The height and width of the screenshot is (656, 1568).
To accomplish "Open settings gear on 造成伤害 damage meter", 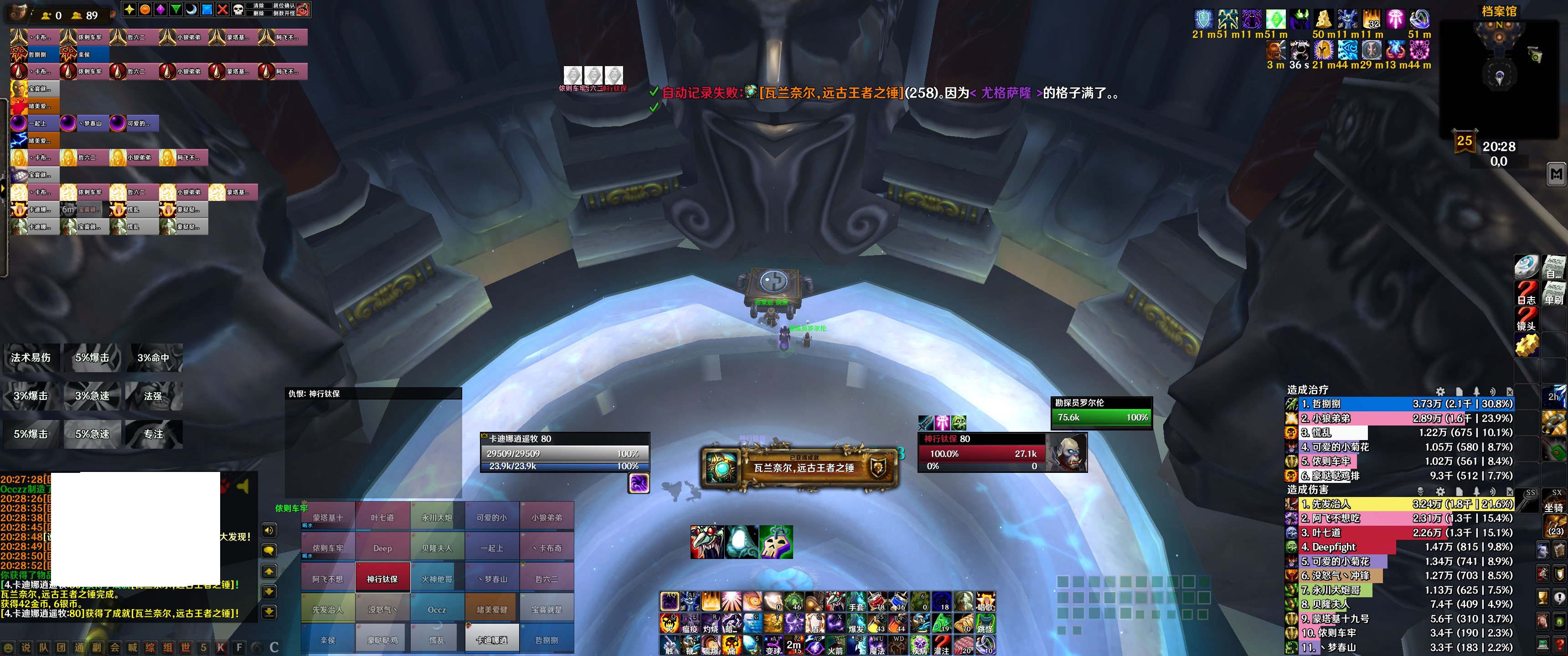I will point(1440,491).
